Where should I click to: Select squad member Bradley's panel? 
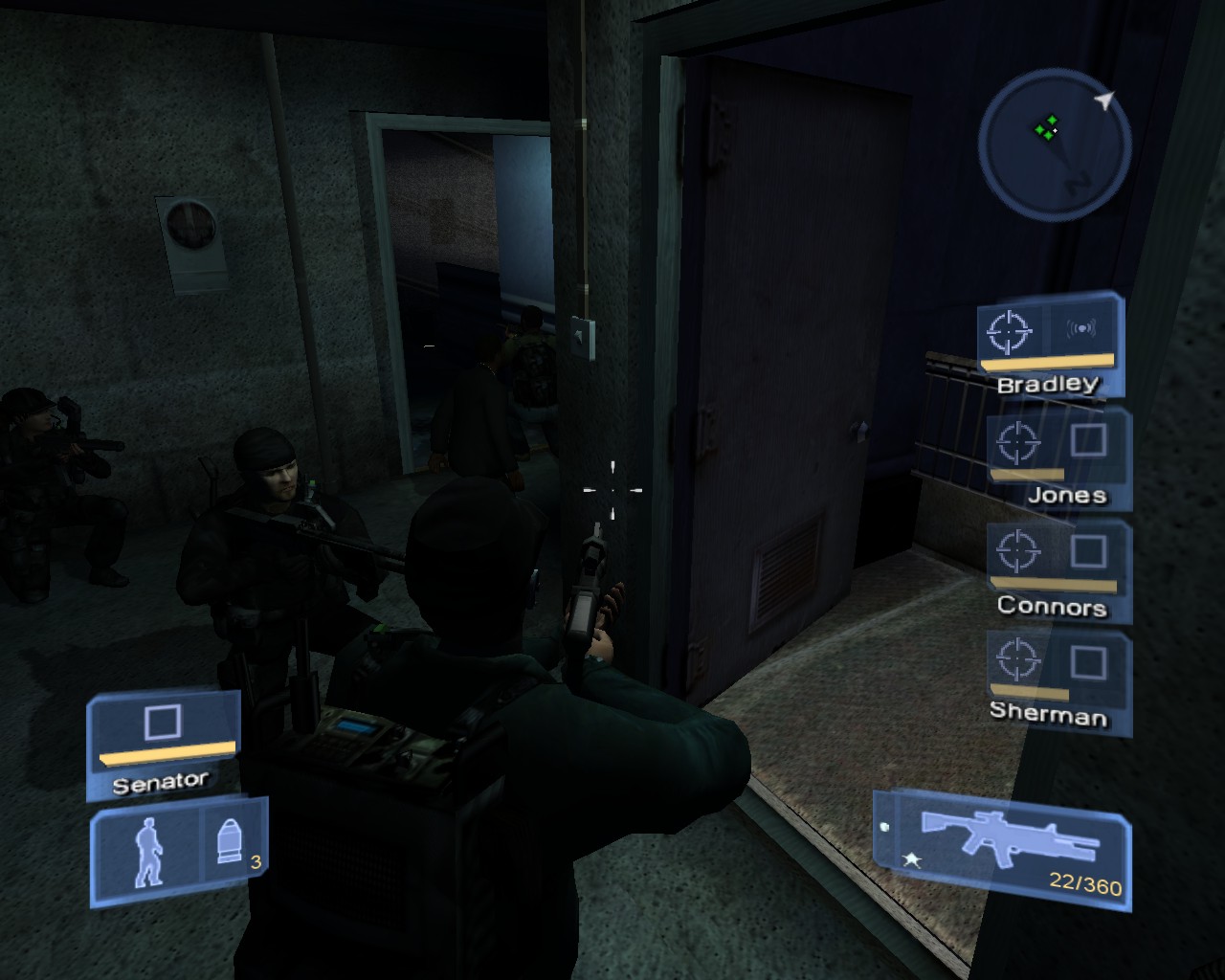(x=1049, y=345)
